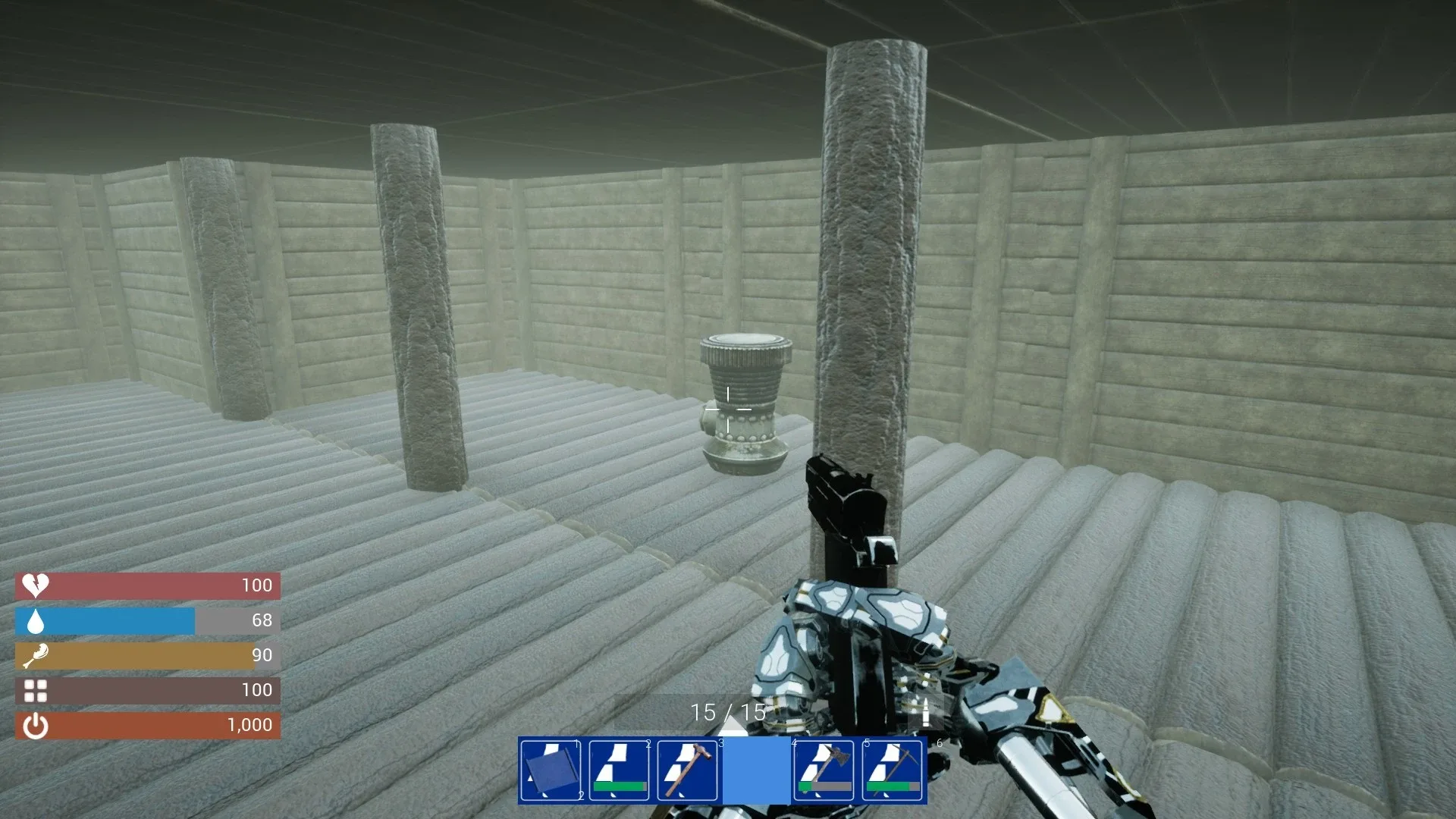Click the 15/15 ammo counter
This screenshot has width=1456, height=819.
728,711
